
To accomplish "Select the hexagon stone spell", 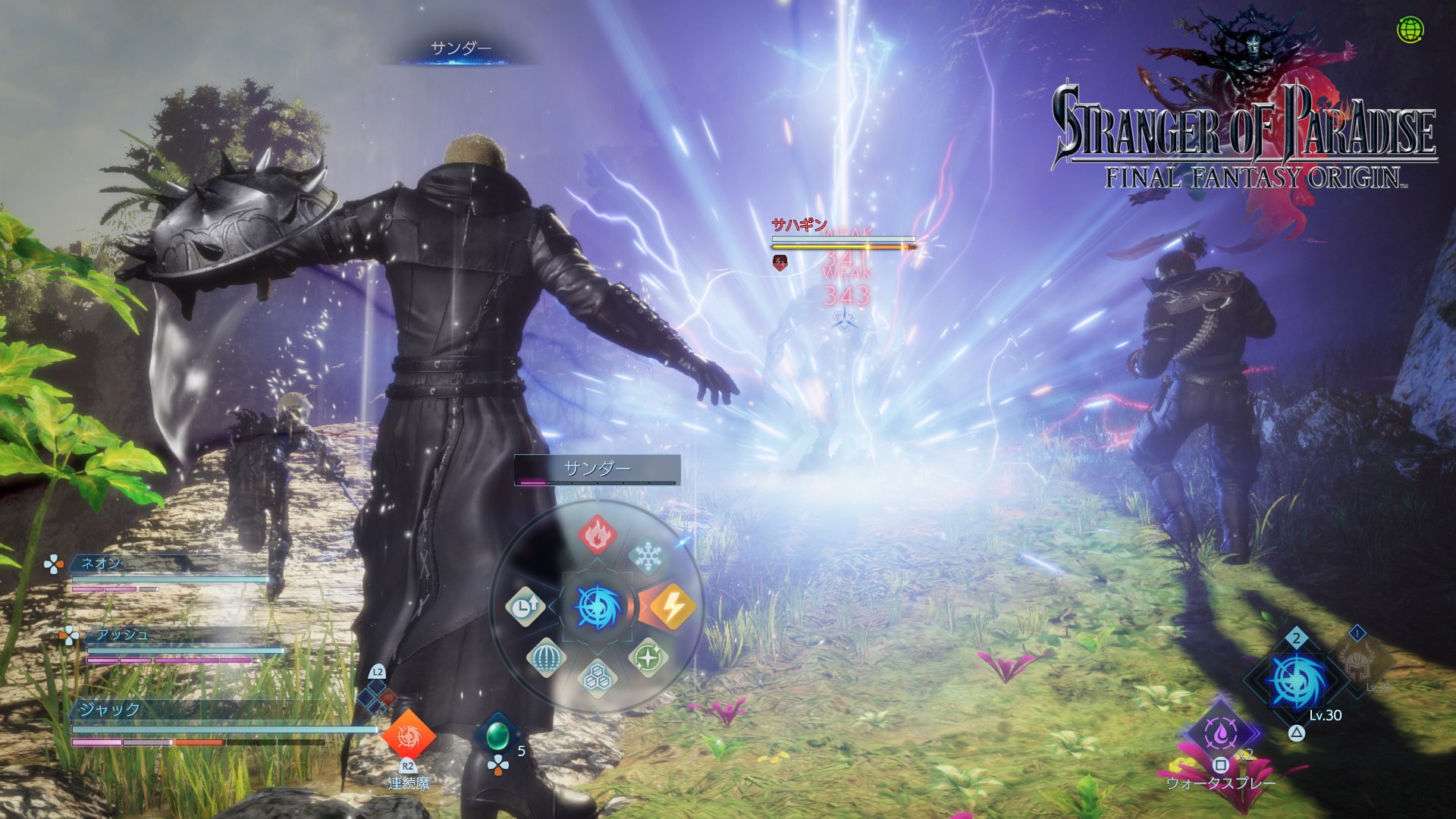I will click(x=597, y=676).
